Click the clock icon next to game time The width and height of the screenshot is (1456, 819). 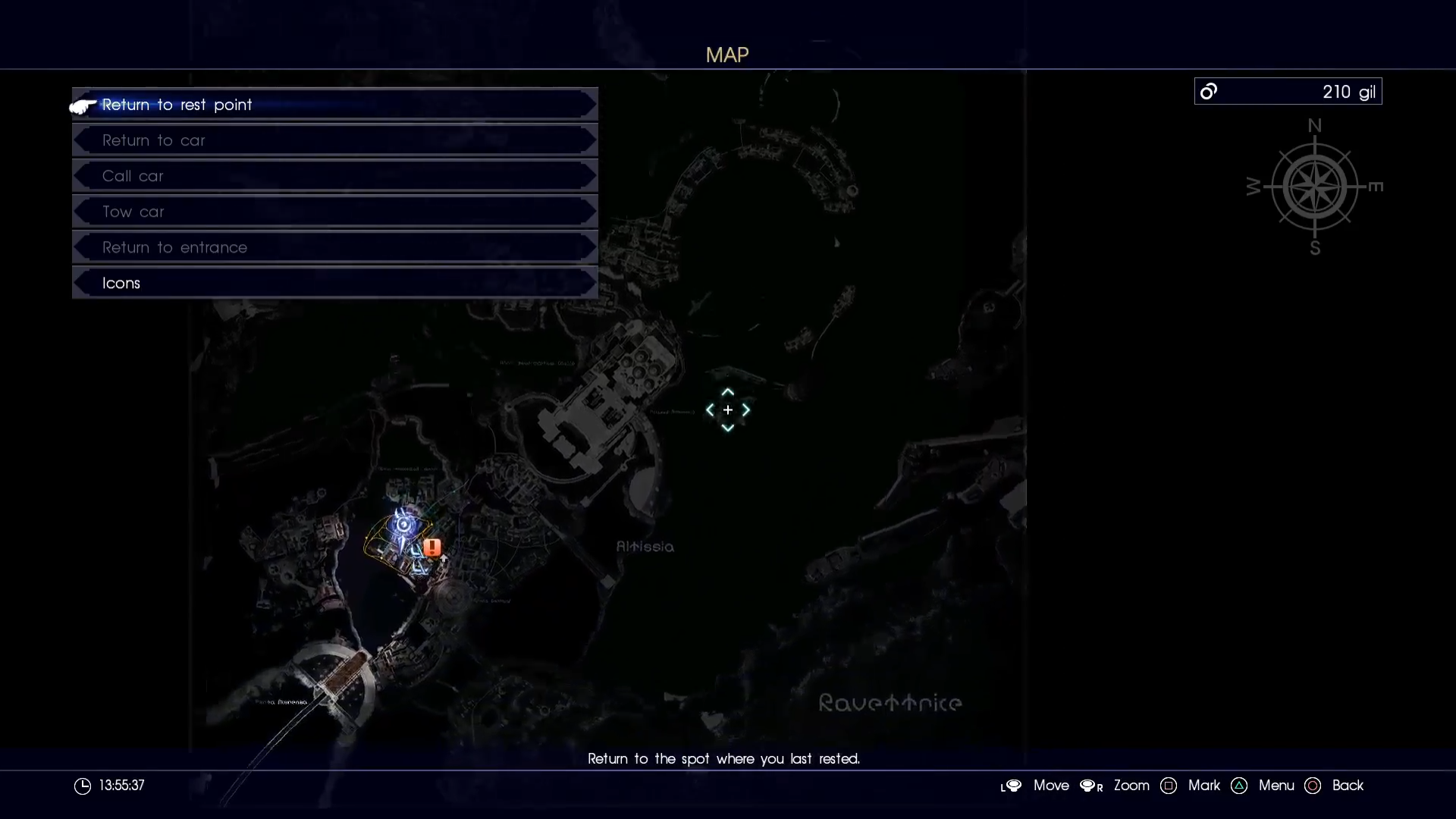click(81, 786)
